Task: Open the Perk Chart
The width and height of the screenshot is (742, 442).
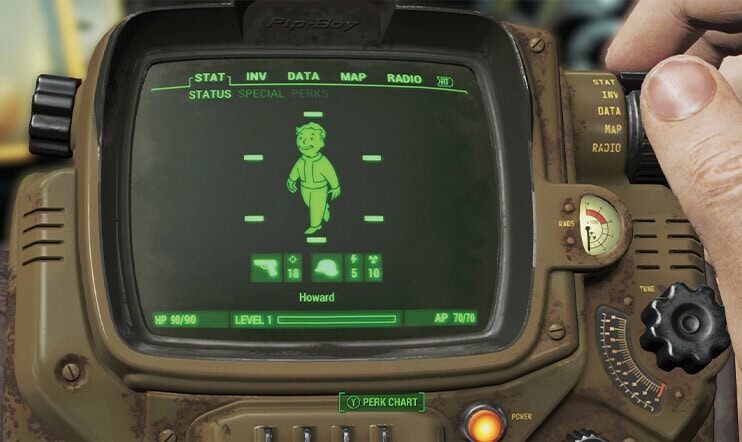Action: [382, 402]
